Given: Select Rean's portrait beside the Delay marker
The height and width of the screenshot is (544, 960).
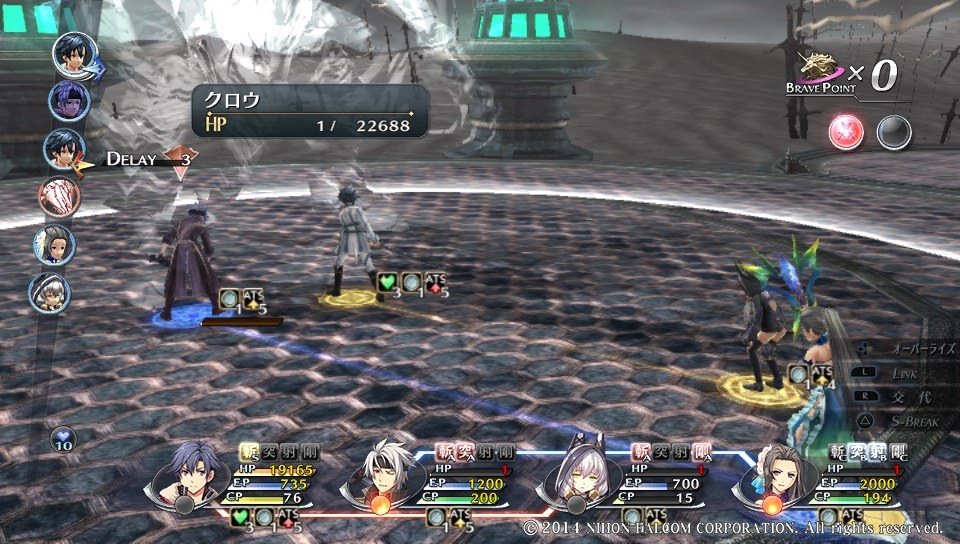Looking at the screenshot, I should (63, 150).
